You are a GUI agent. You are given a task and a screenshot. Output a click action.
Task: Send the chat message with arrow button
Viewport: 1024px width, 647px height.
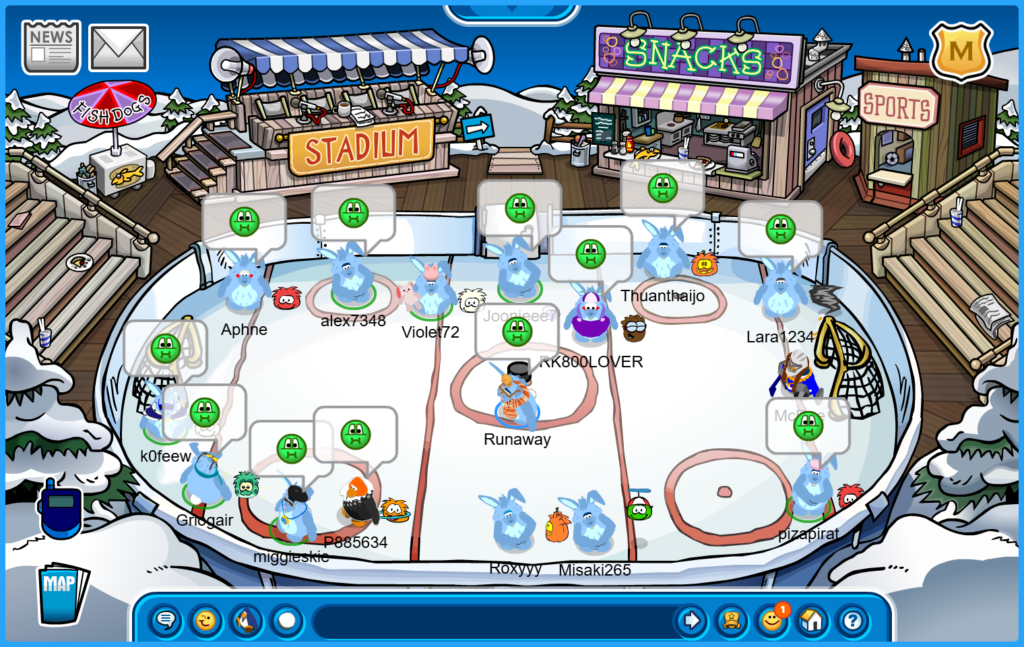(691, 621)
